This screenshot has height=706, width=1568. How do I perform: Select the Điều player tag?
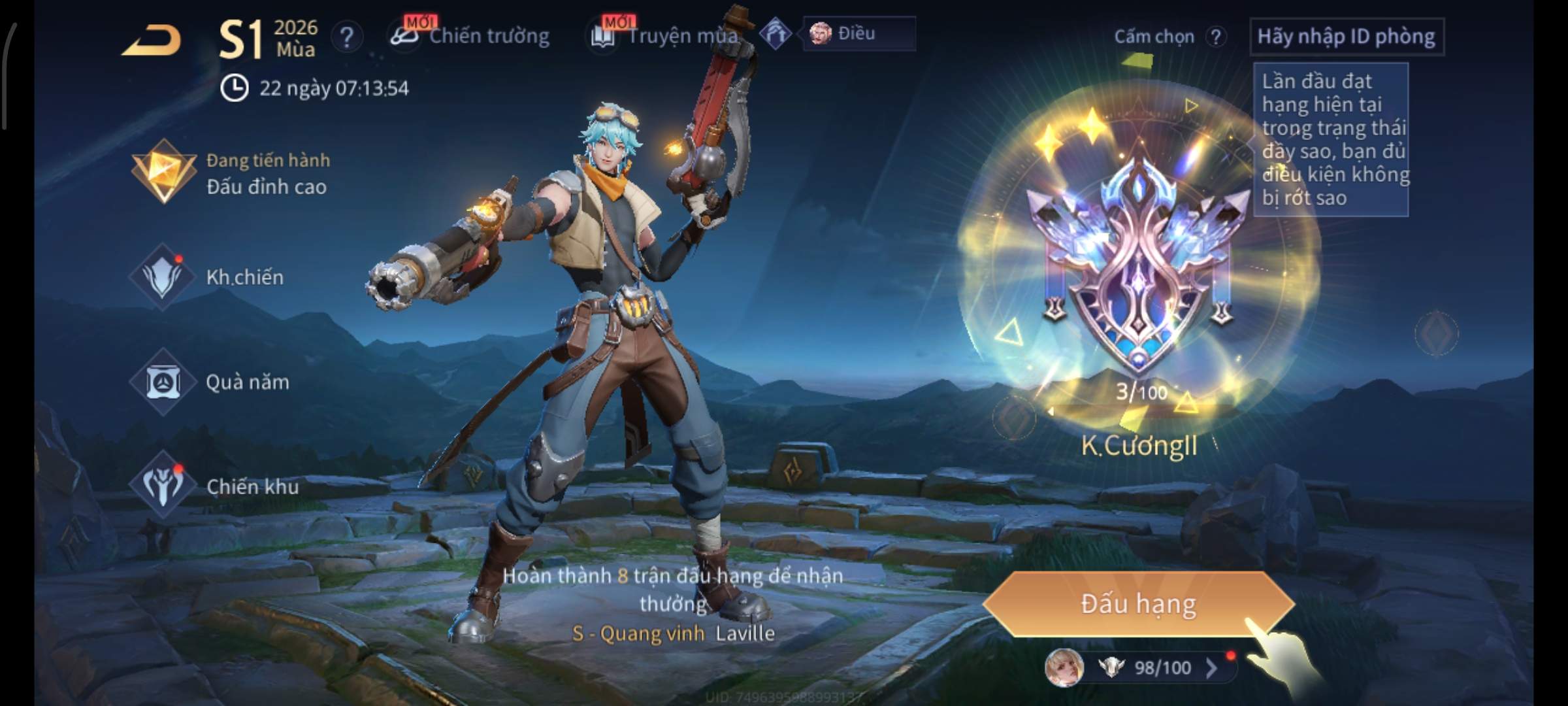pos(857,34)
